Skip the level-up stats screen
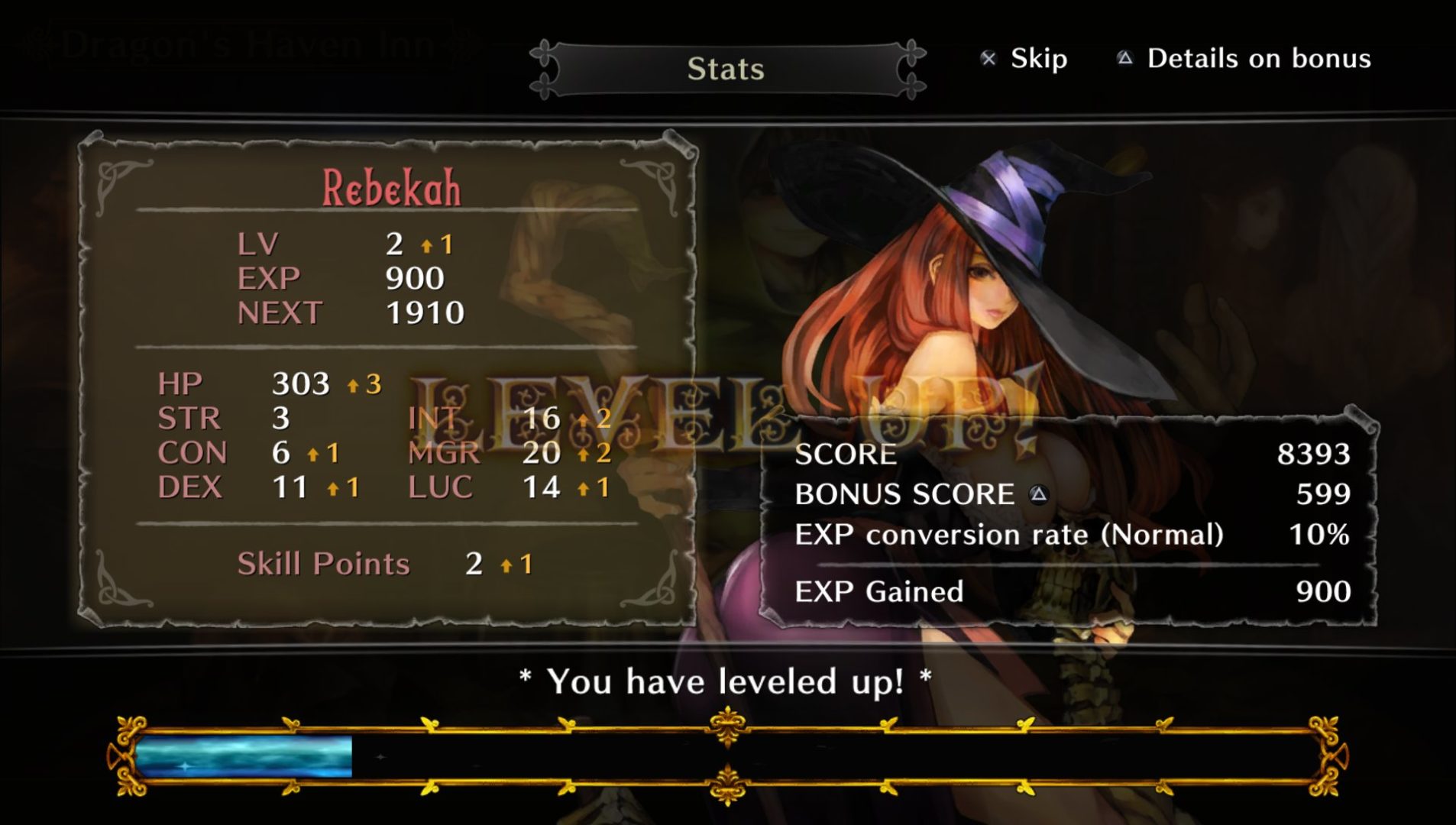Image resolution: width=1456 pixels, height=825 pixels. pyautogui.click(x=1024, y=59)
